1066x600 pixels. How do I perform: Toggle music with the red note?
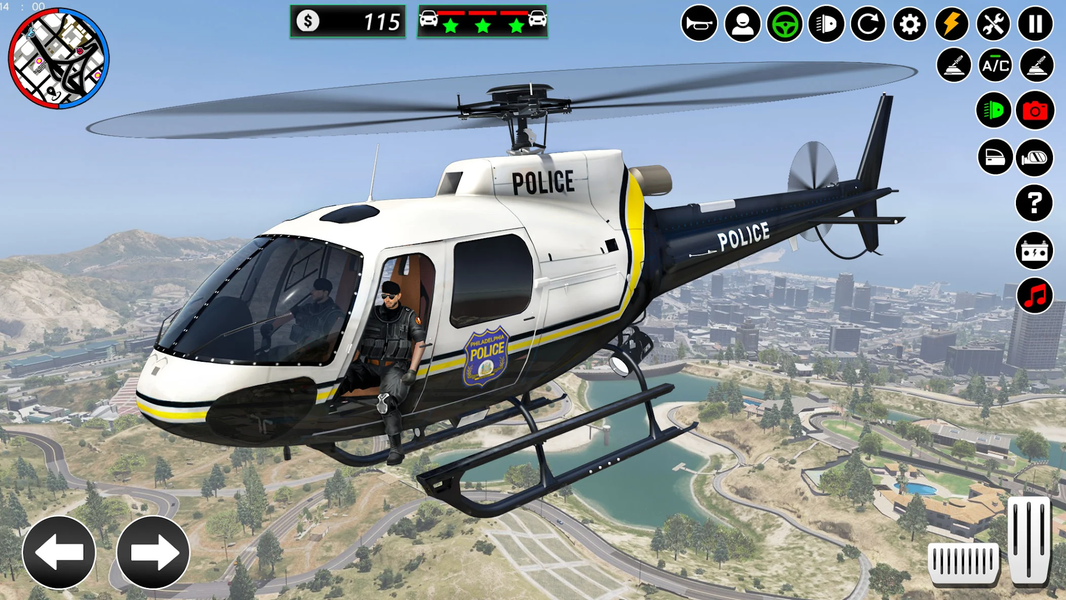click(x=1035, y=296)
